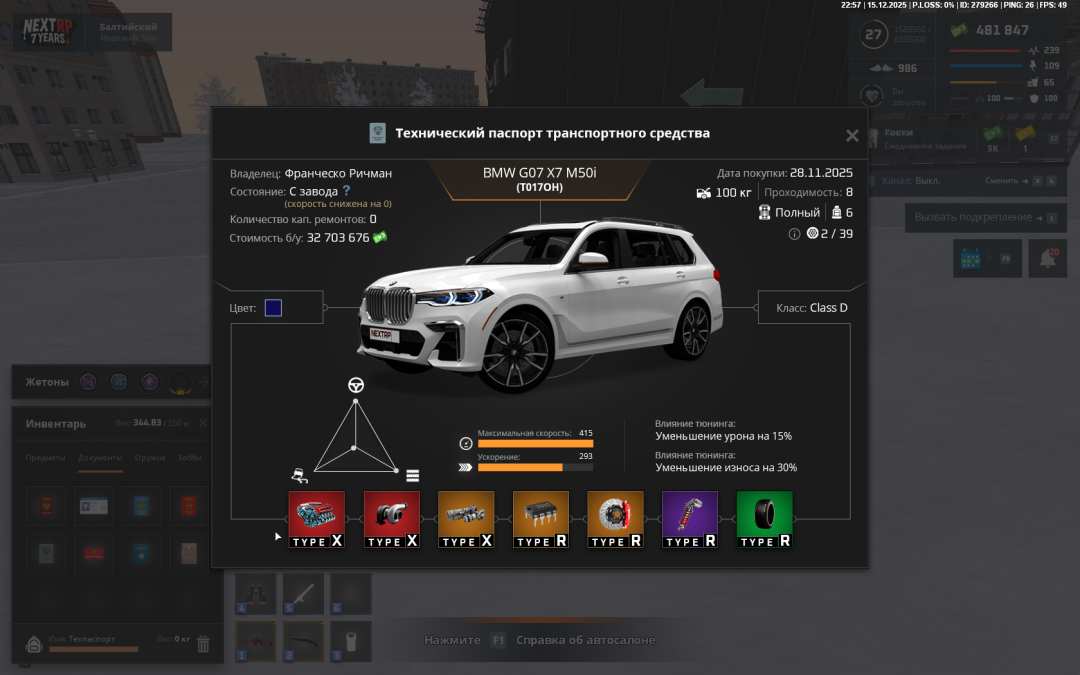Image resolution: width=1080 pixels, height=675 pixels.
Task: Select the brake disc Type R tuning part
Action: click(615, 519)
